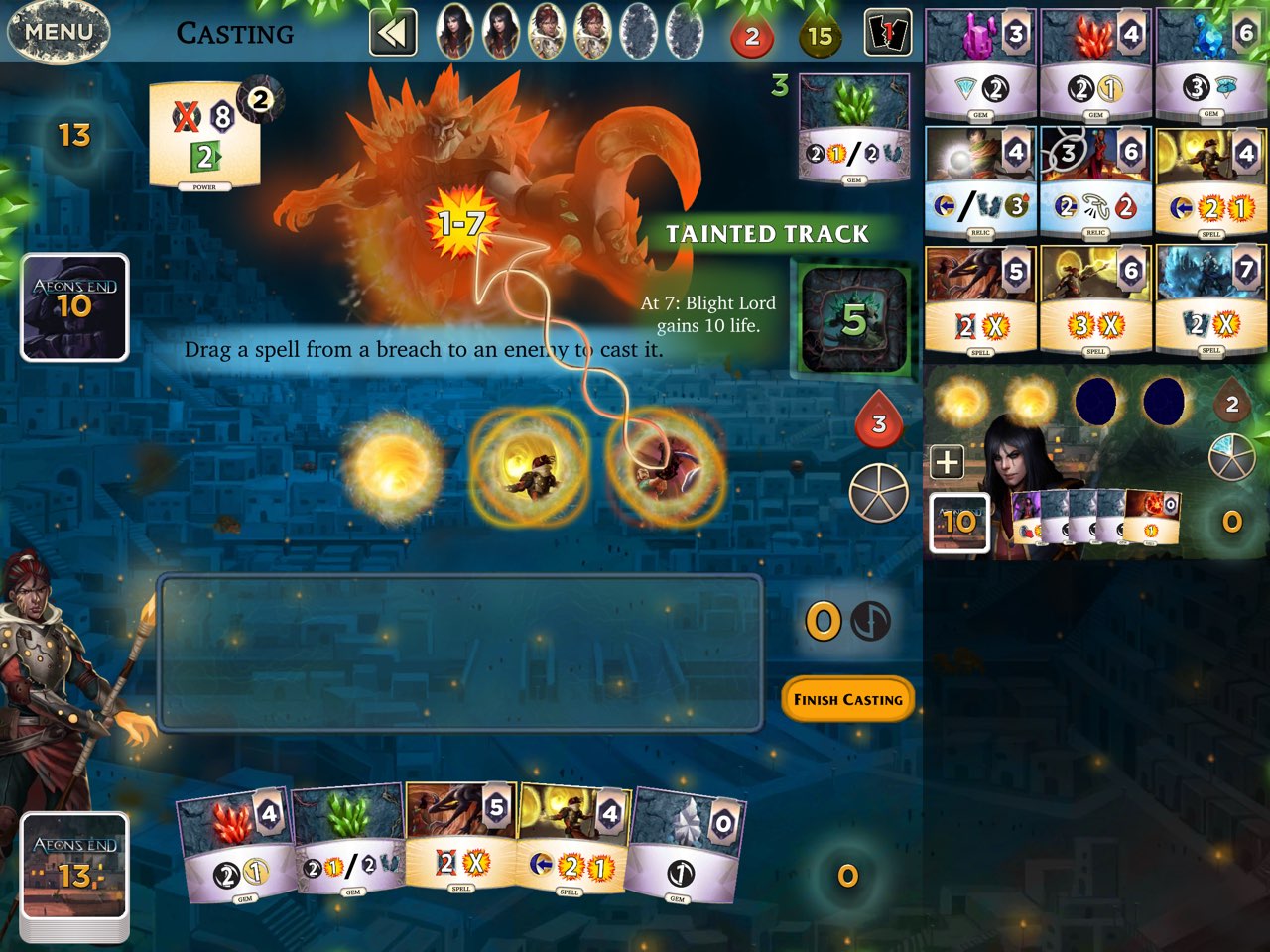Click the player's charge wheel icon
1270x952 pixels.
(878, 492)
